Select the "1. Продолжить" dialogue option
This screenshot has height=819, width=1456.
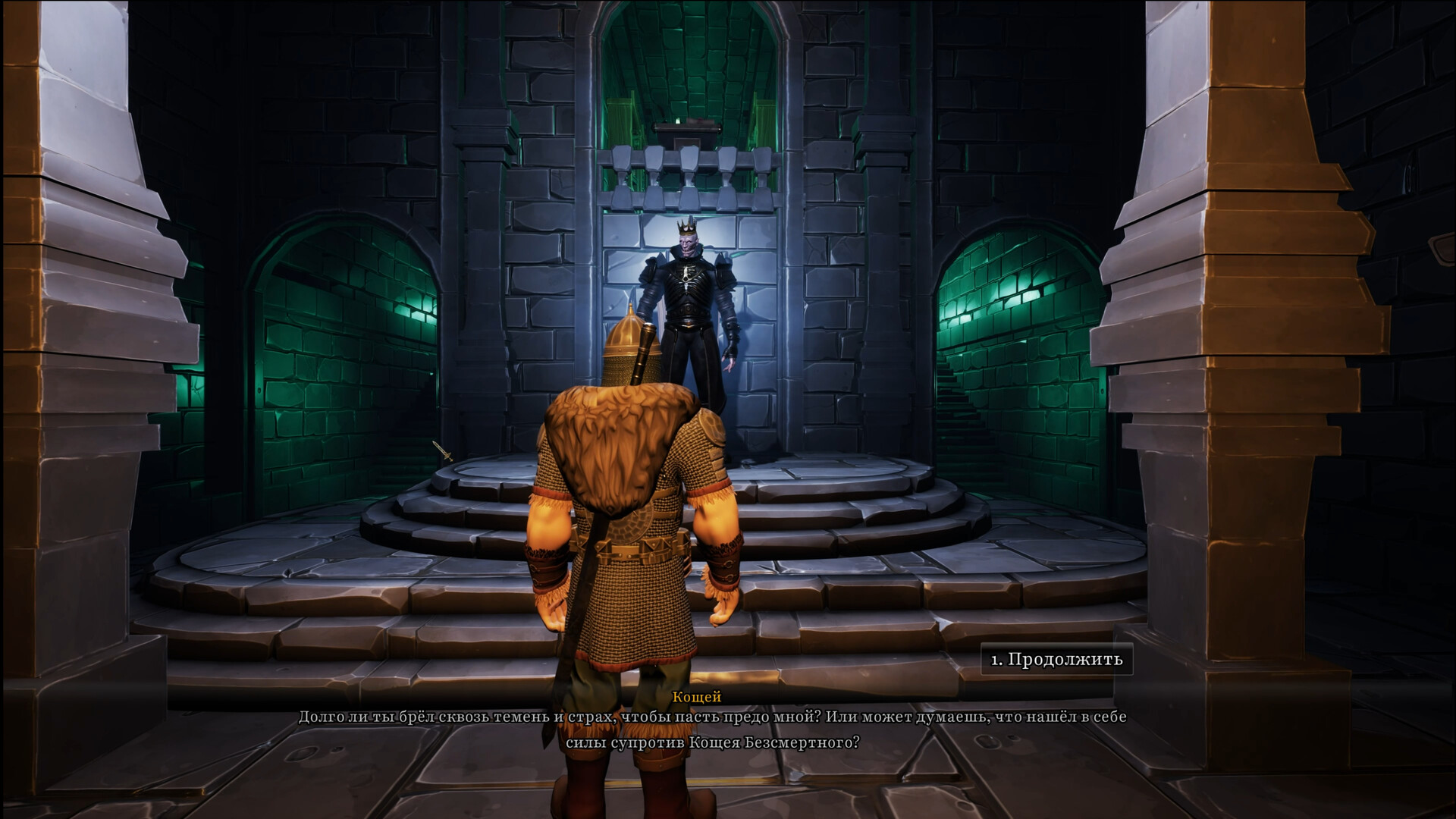pyautogui.click(x=1056, y=660)
